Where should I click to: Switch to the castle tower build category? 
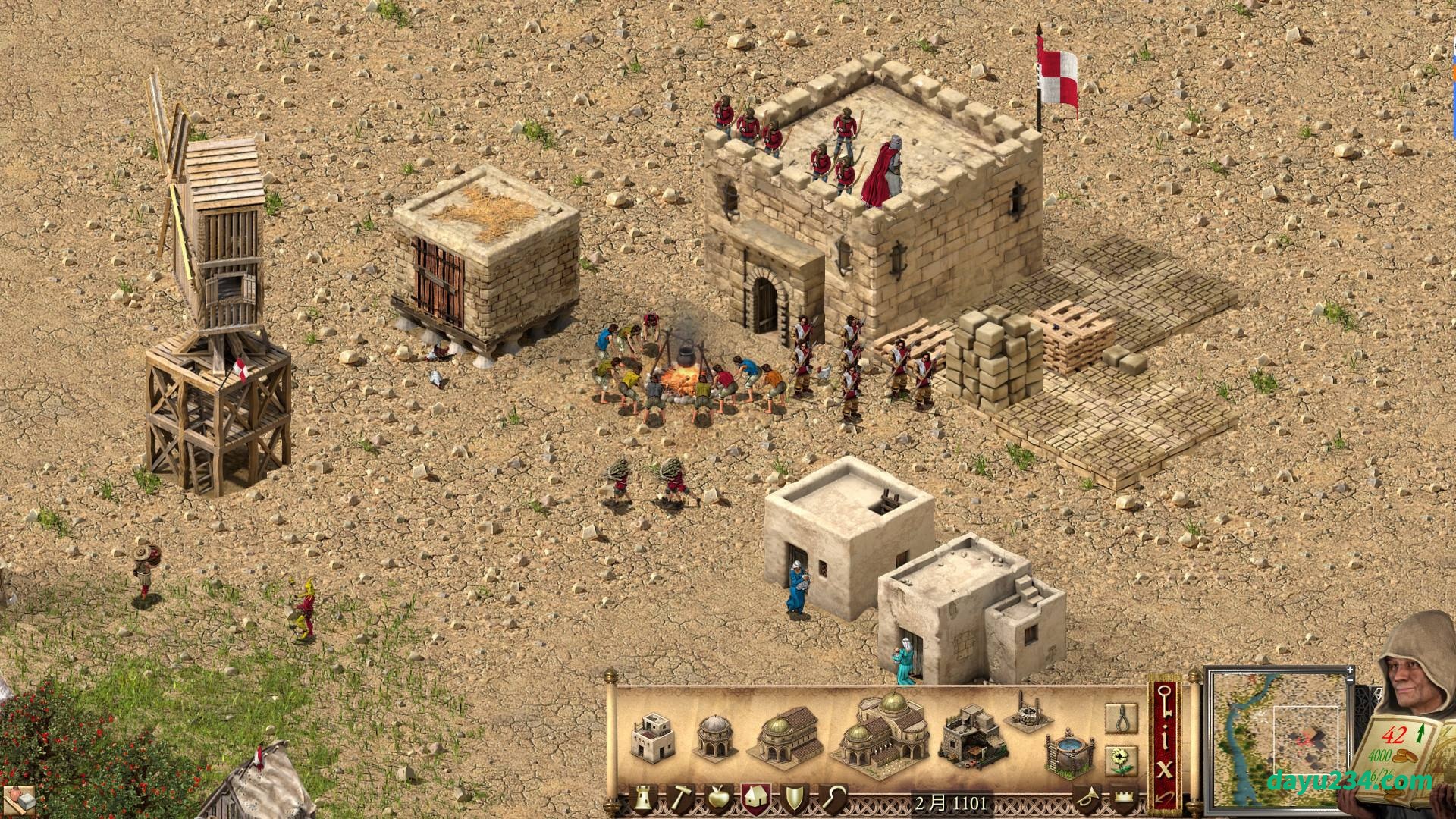click(643, 800)
